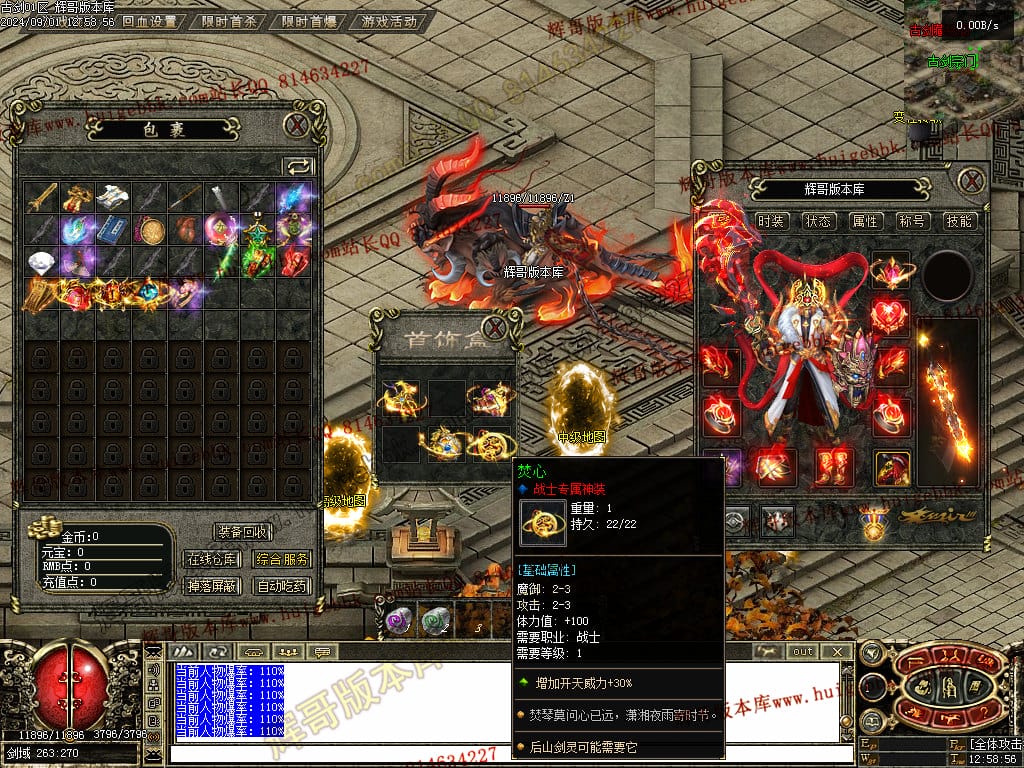Open the 游戏活动 menu
Viewport: 1024px width, 768px height.
390,21
